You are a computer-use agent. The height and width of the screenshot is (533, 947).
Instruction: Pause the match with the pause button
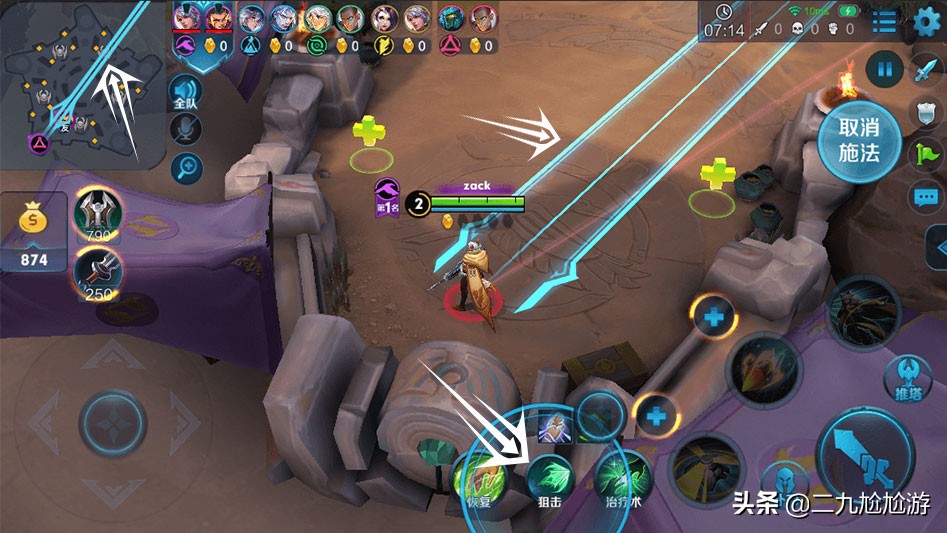tap(884, 70)
